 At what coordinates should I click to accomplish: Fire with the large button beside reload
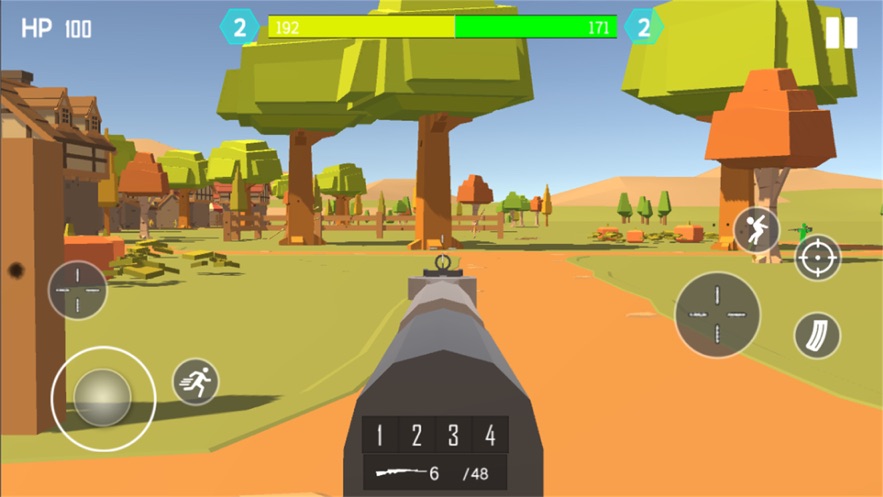[717, 314]
